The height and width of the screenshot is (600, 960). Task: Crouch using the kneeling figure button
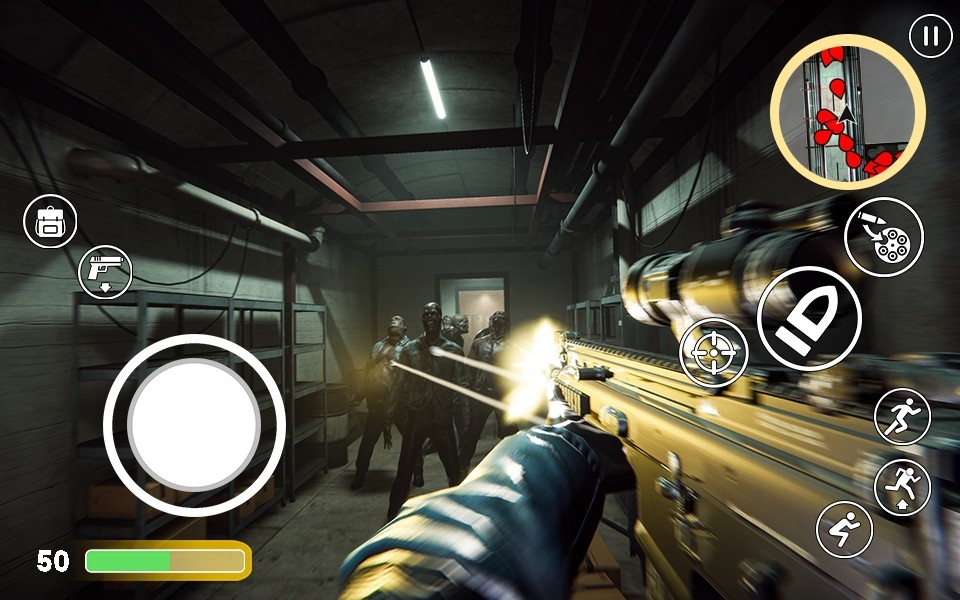tap(844, 529)
